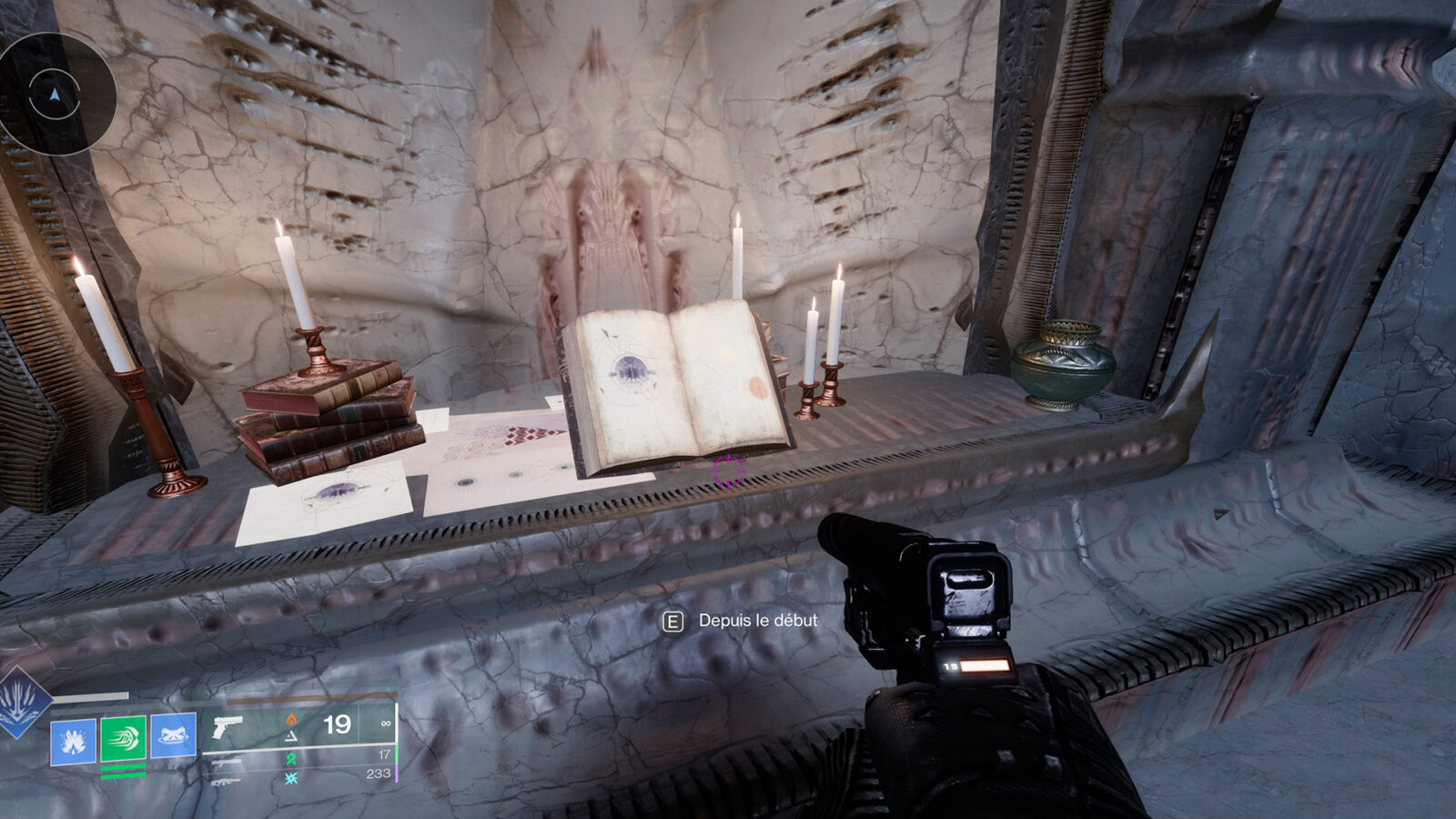
Task: Select the equipped pistol weapon icon
Action: [x=227, y=726]
